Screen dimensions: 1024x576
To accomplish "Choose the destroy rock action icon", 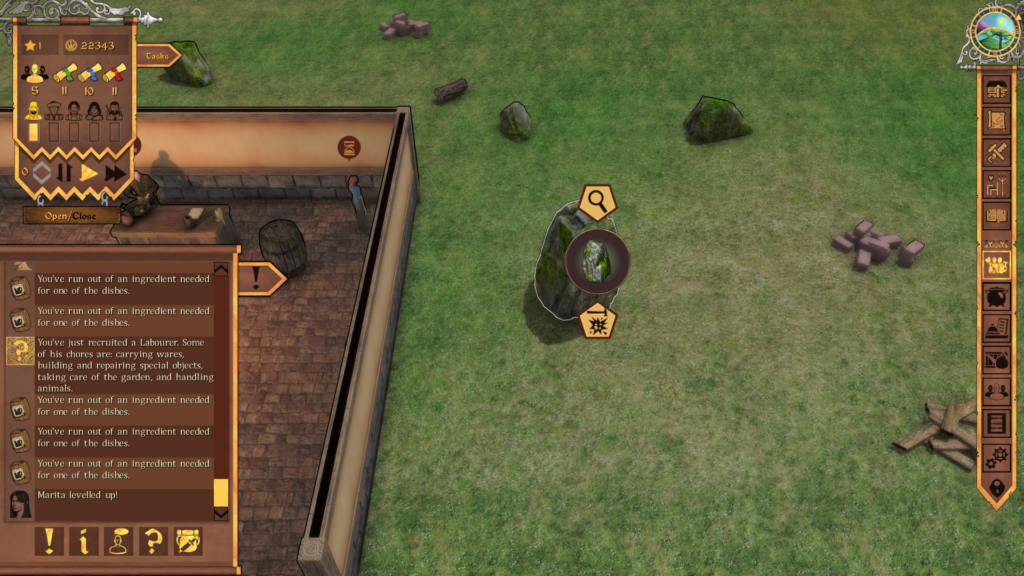I will pos(598,321).
